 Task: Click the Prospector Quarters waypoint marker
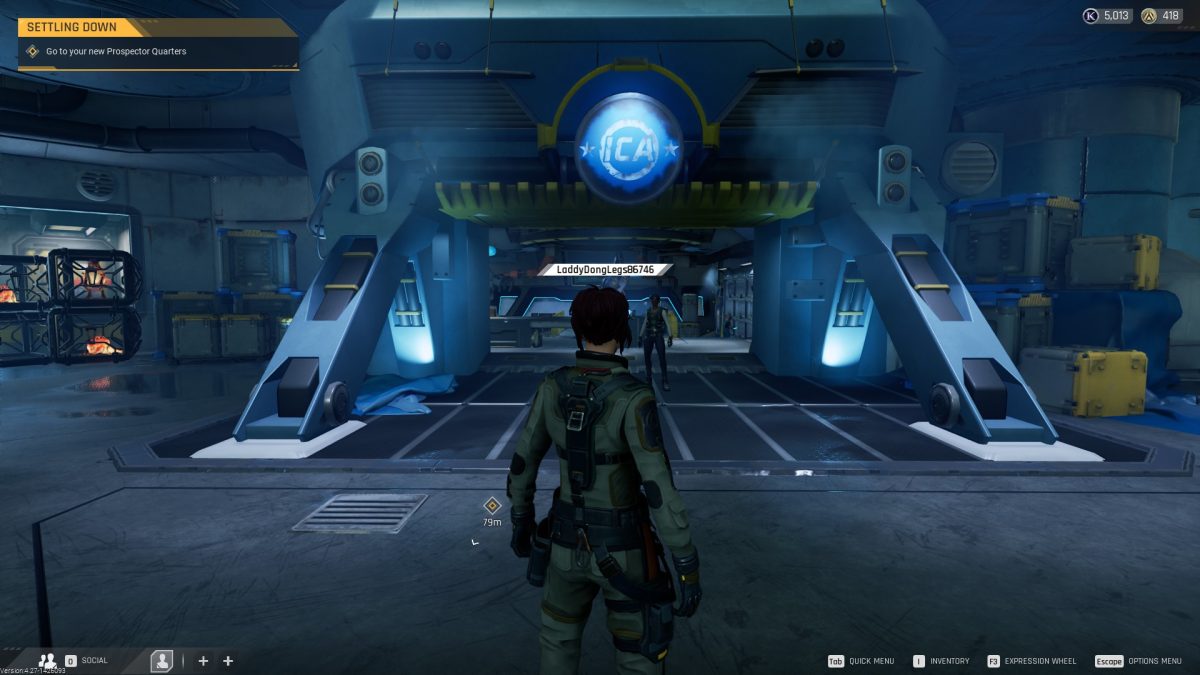491,506
